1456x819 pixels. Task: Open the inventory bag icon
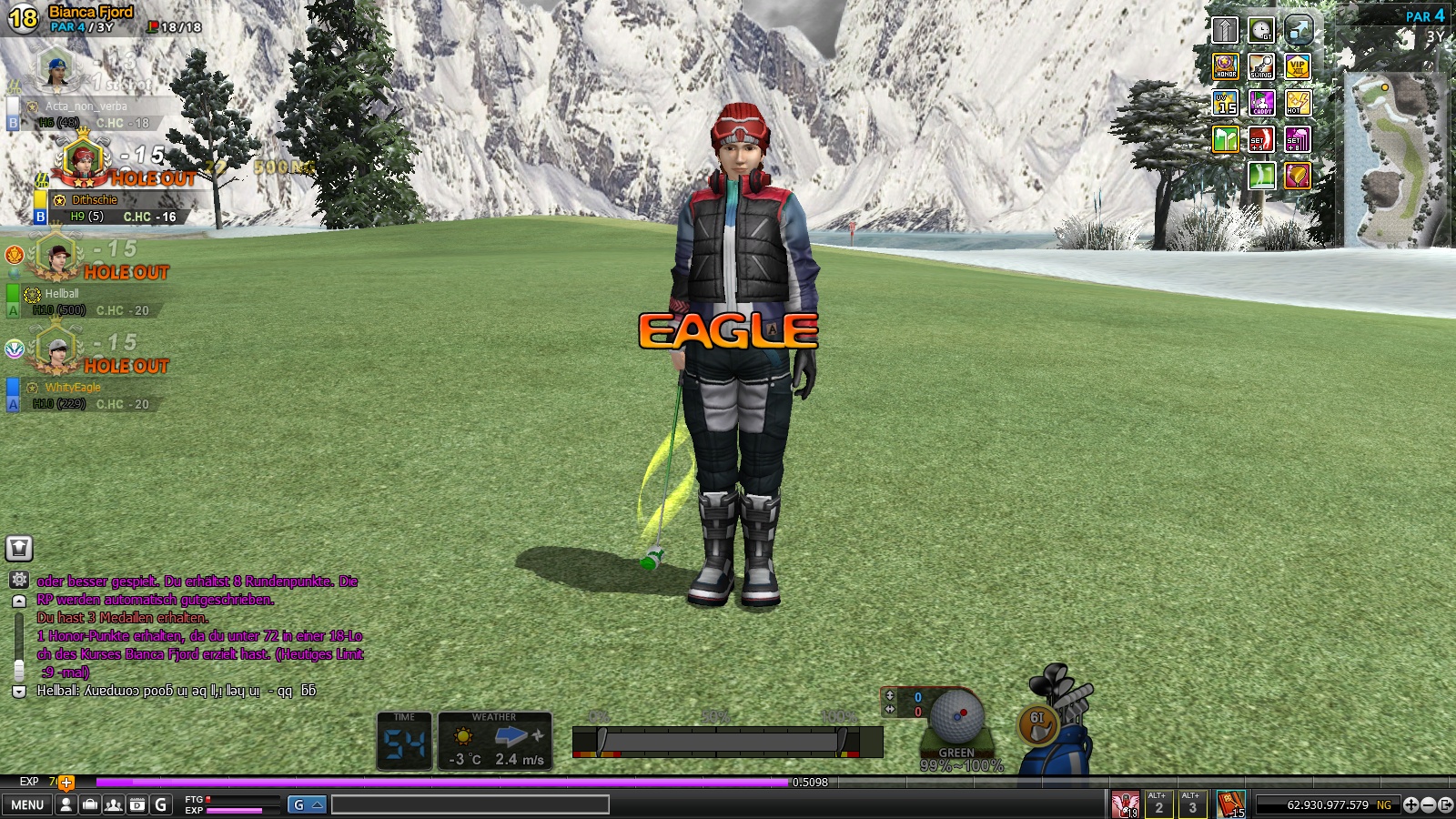(90, 804)
